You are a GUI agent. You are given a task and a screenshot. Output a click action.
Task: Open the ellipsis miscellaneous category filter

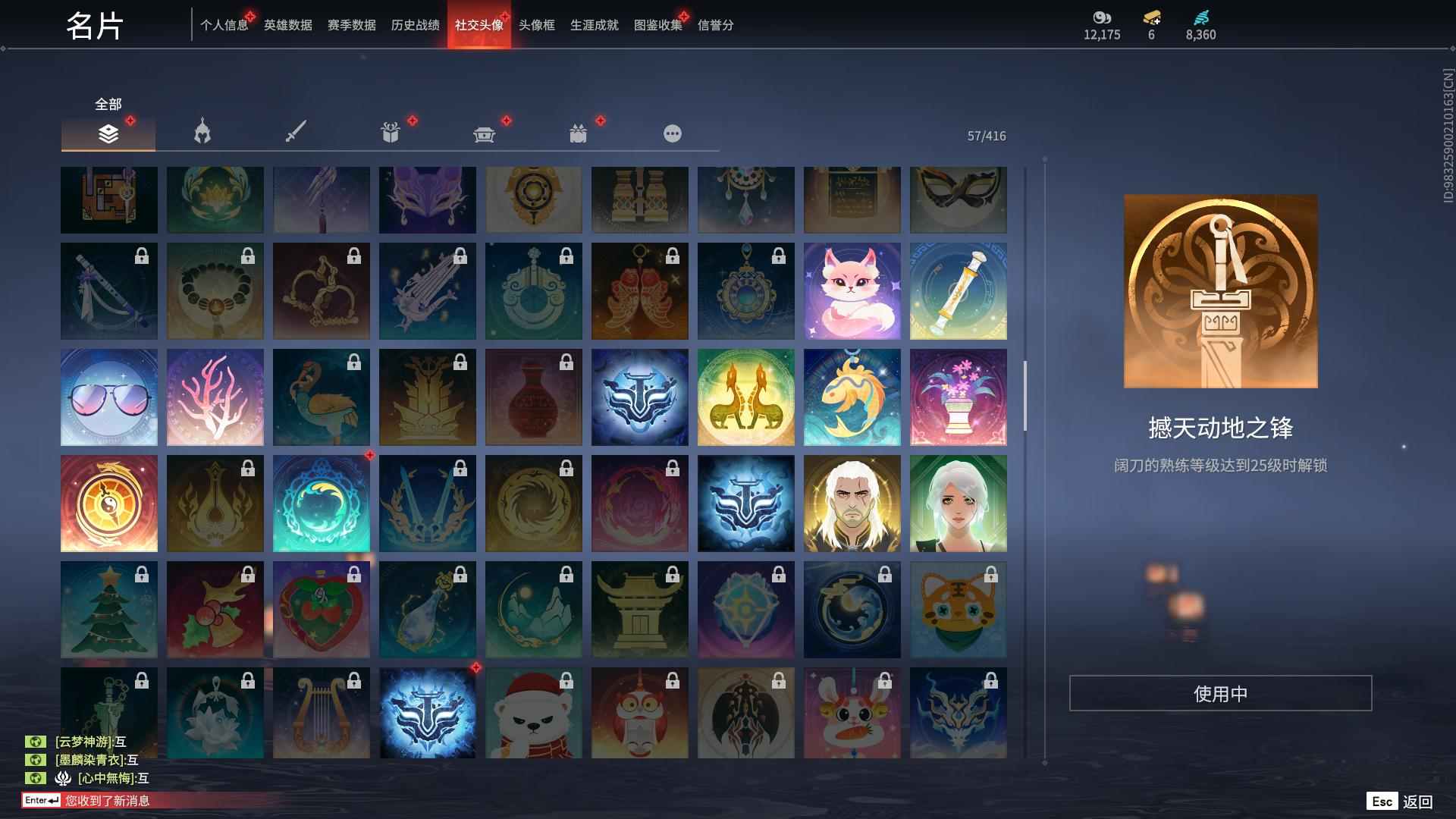coord(672,133)
